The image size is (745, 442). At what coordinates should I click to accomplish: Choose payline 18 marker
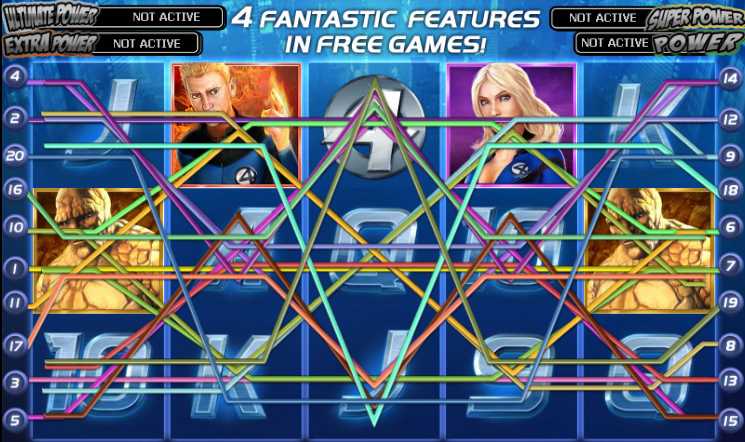point(730,189)
